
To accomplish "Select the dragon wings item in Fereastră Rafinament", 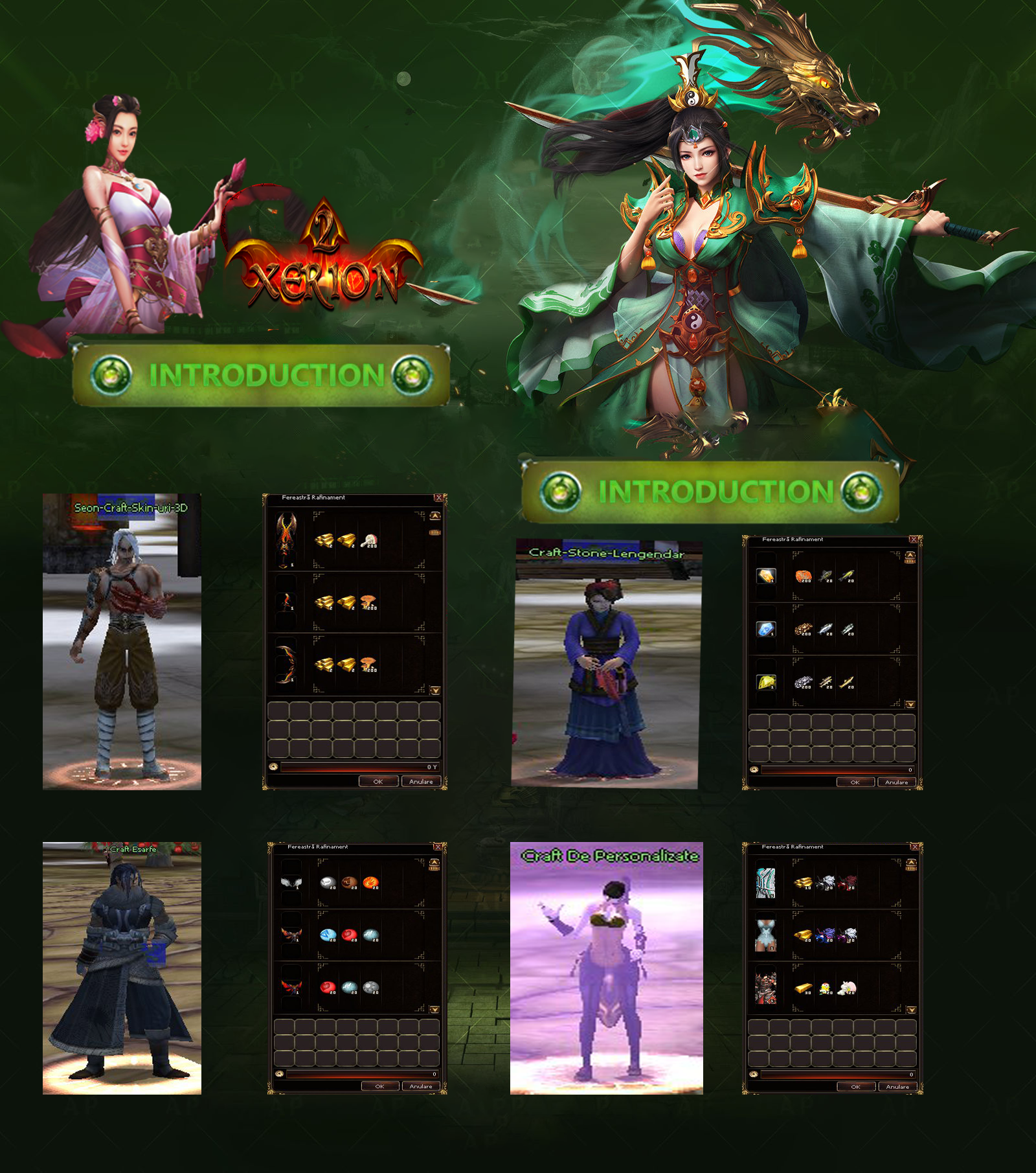I will [x=287, y=538].
